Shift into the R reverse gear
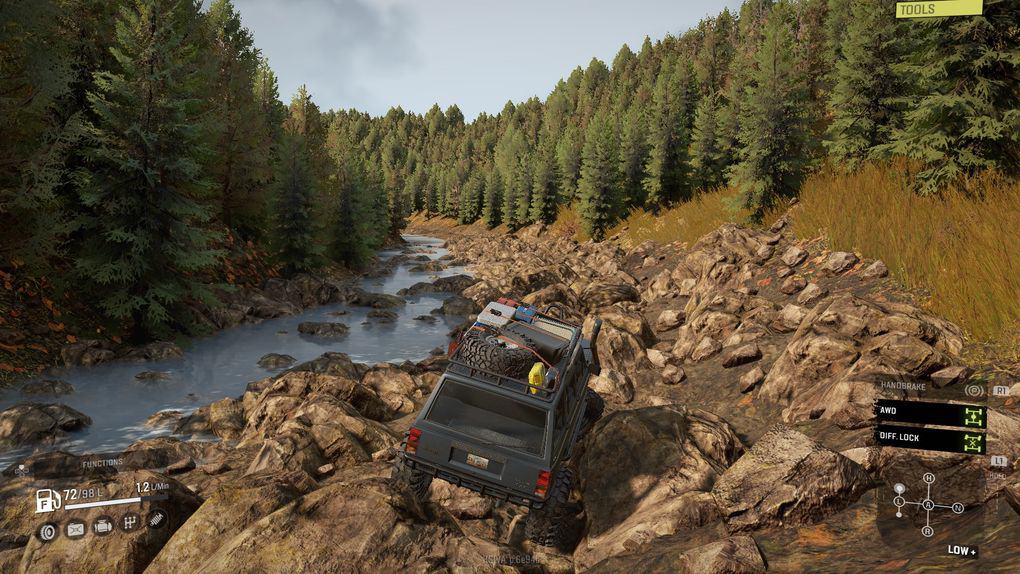This screenshot has width=1020, height=574. pyautogui.click(x=928, y=531)
